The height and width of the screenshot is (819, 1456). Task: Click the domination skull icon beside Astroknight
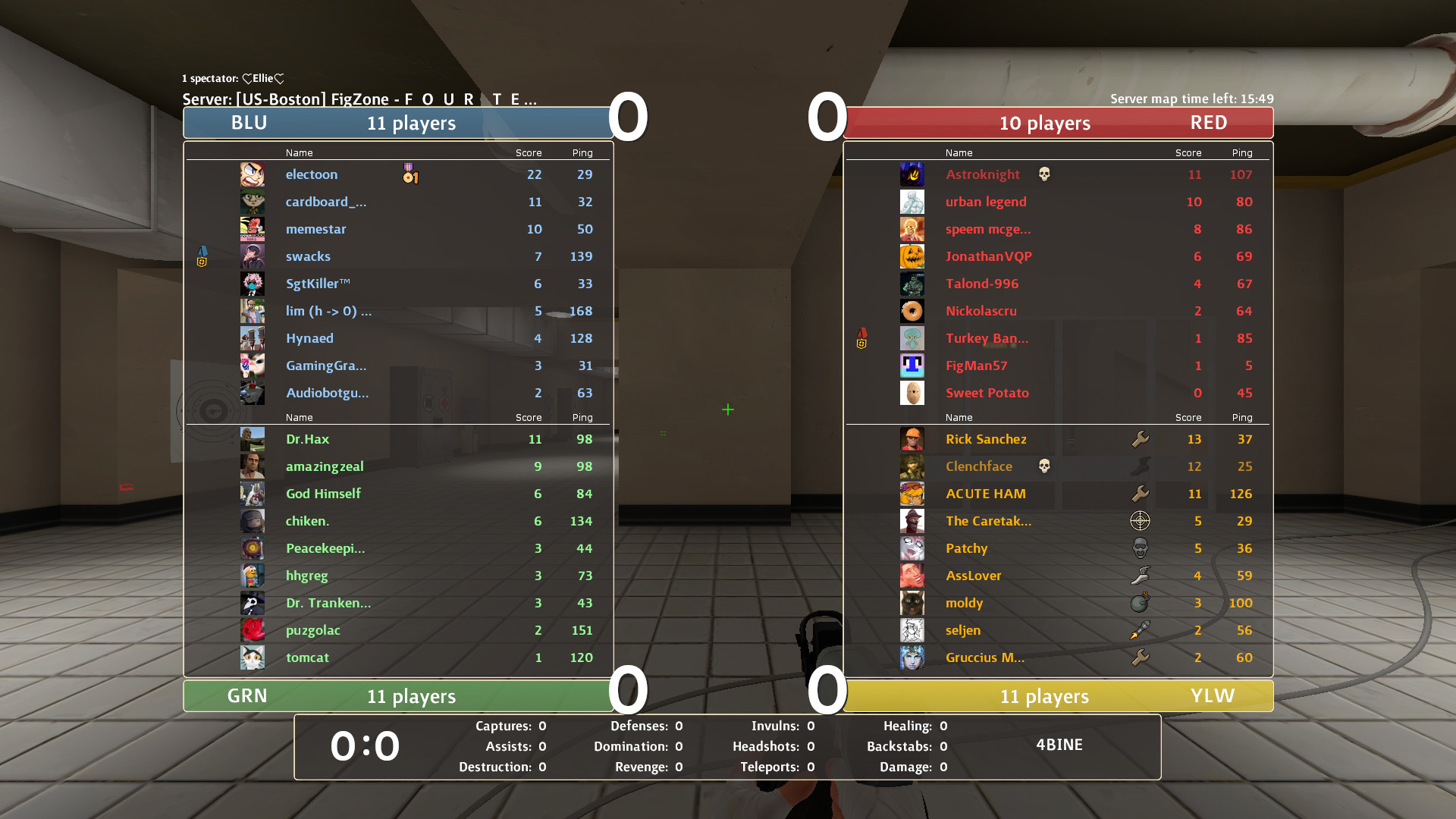[1043, 174]
